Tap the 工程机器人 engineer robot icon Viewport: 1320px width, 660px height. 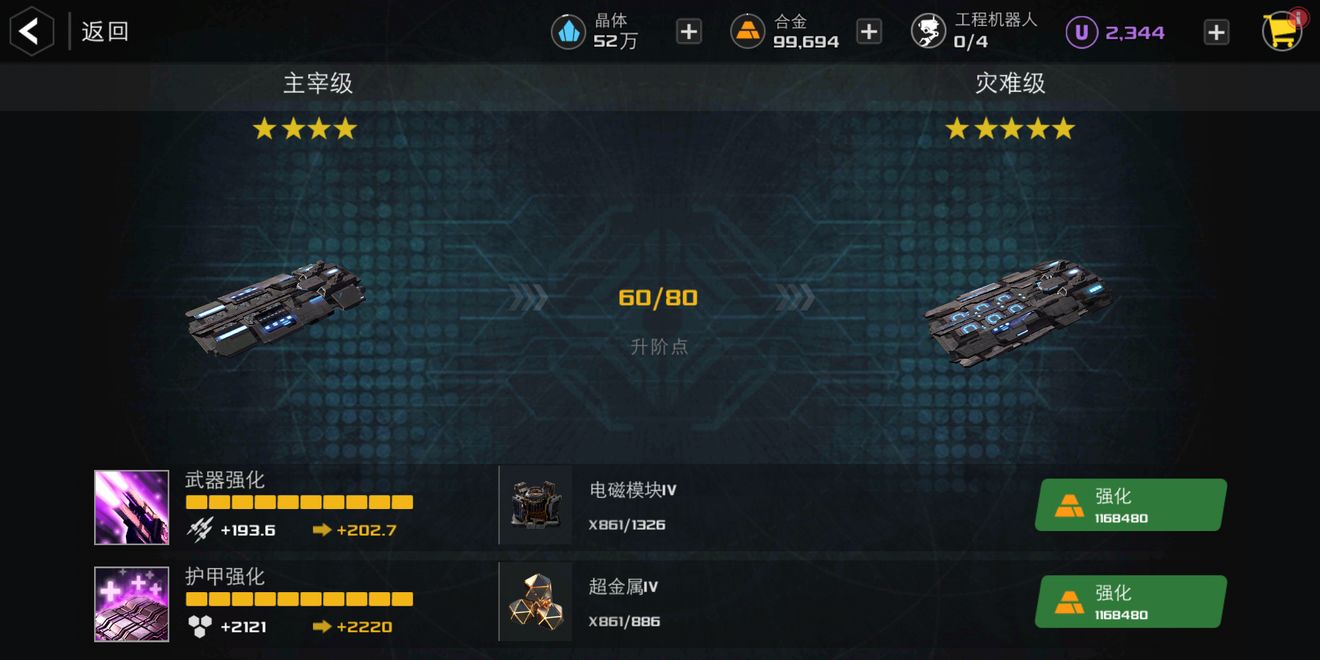pyautogui.click(x=928, y=32)
